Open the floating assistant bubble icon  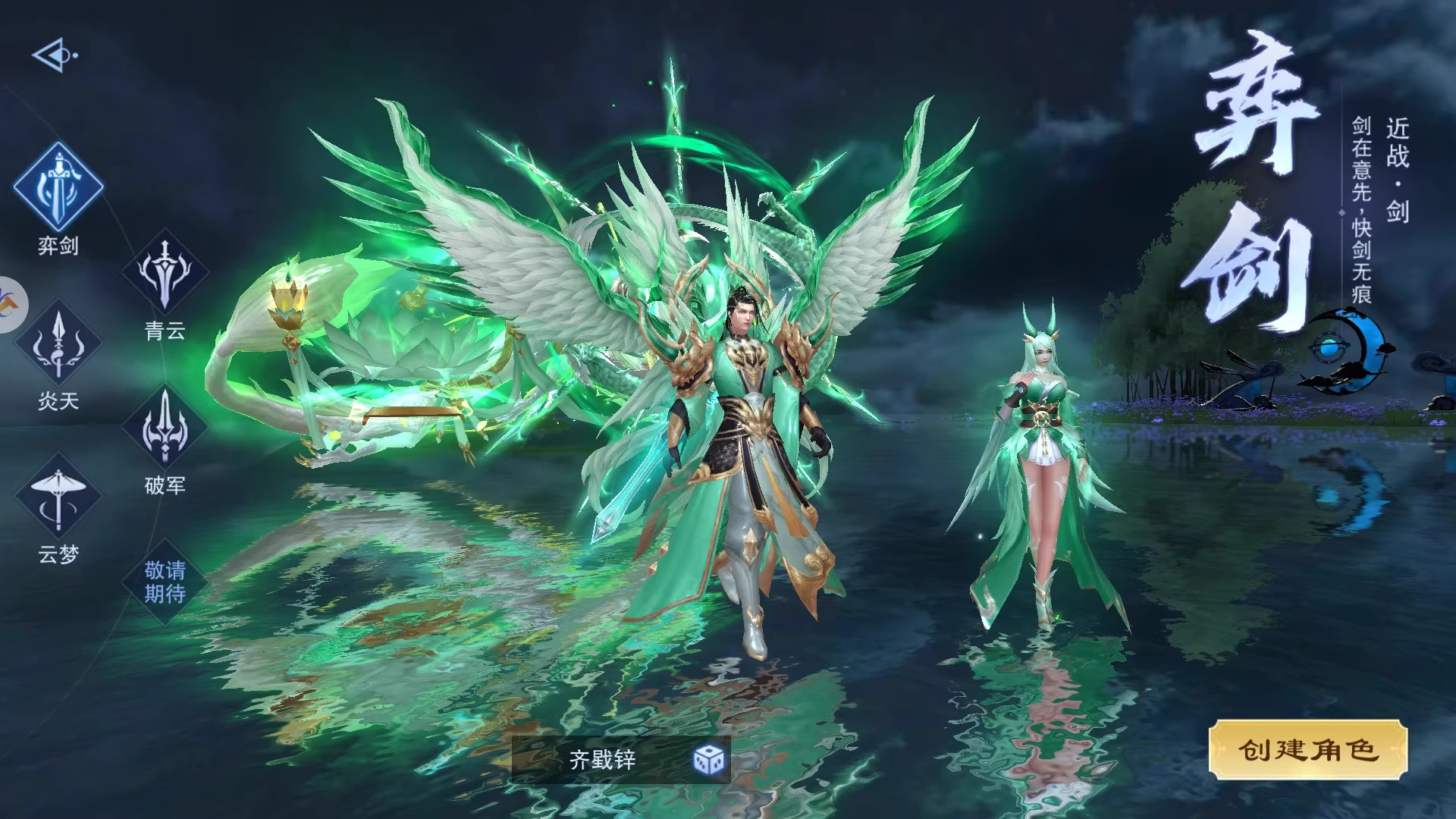(11, 305)
